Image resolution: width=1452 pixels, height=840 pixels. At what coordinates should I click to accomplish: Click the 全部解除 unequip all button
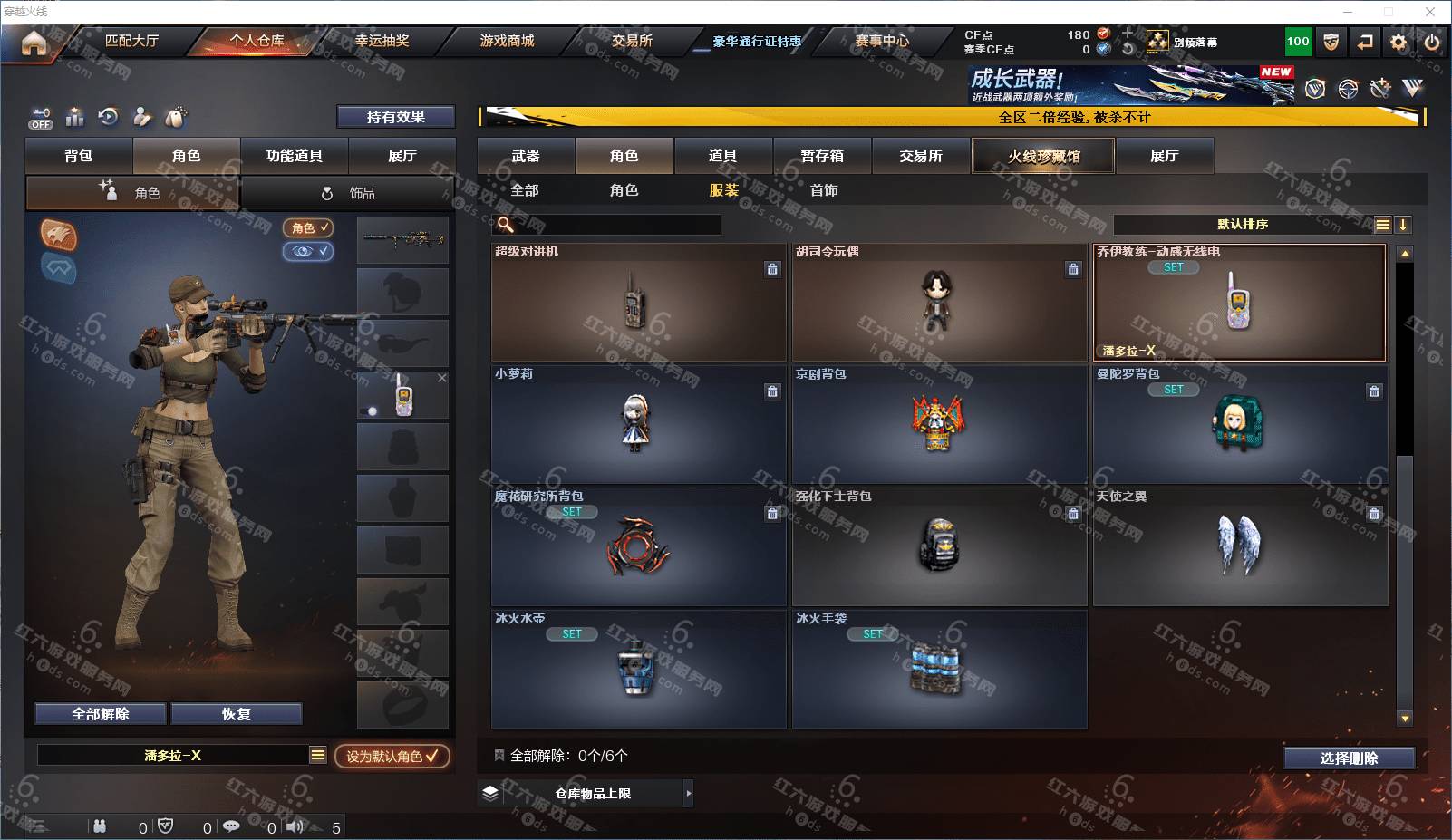(x=101, y=714)
